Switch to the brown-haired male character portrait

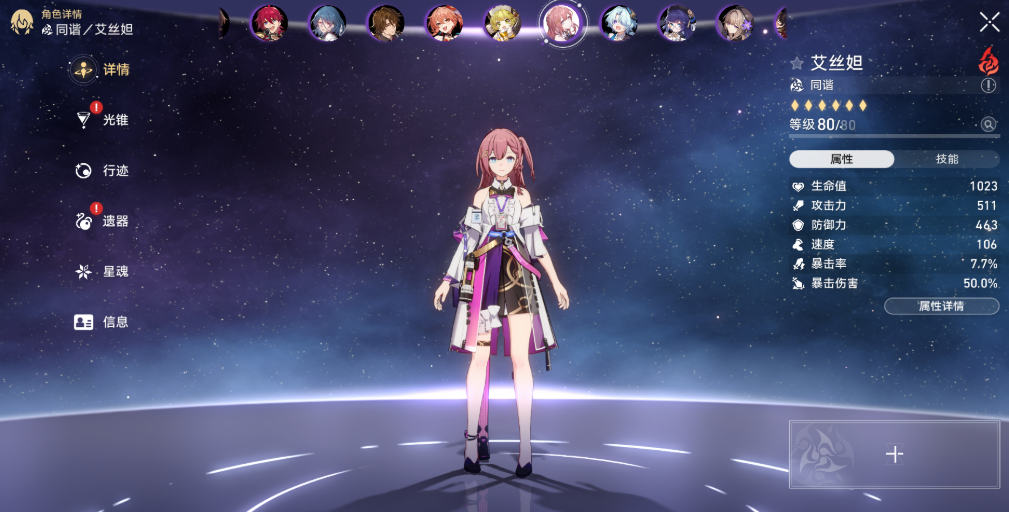tap(385, 23)
